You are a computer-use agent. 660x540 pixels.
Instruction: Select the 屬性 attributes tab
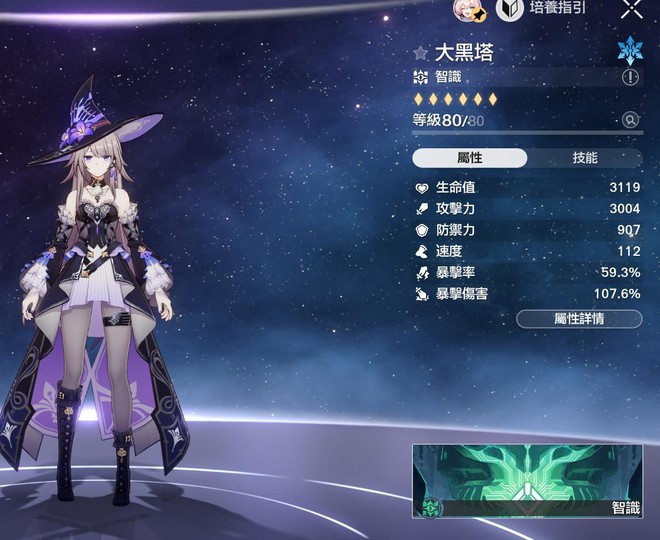[x=469, y=158]
